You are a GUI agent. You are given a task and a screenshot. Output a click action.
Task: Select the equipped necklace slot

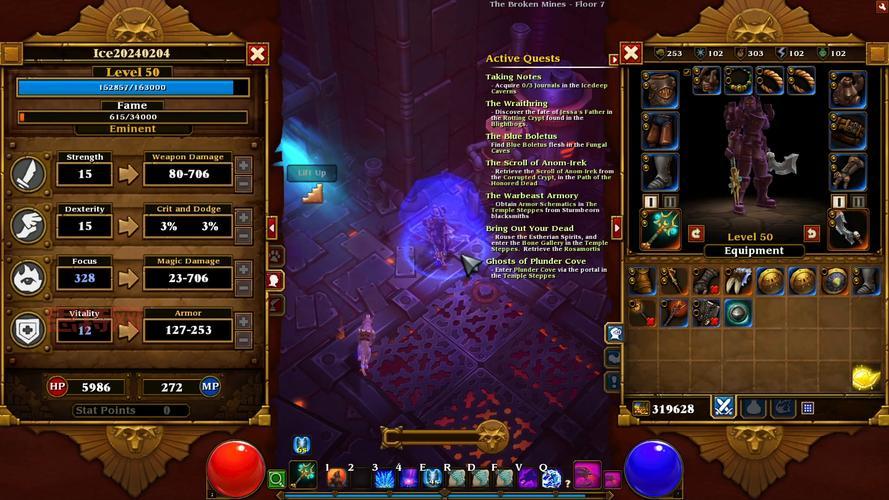click(x=738, y=81)
